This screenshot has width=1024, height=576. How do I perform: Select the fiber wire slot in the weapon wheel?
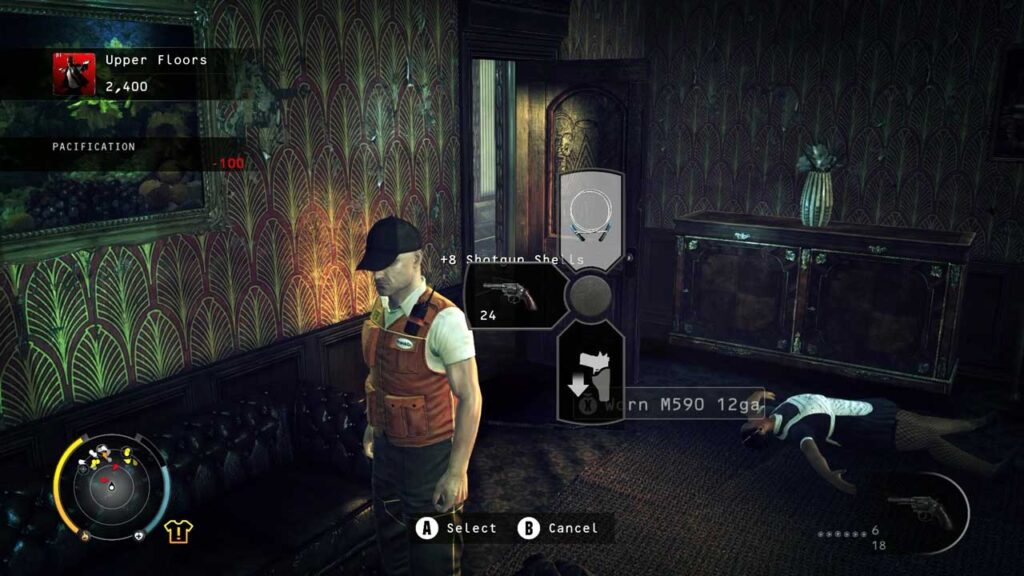tap(591, 215)
